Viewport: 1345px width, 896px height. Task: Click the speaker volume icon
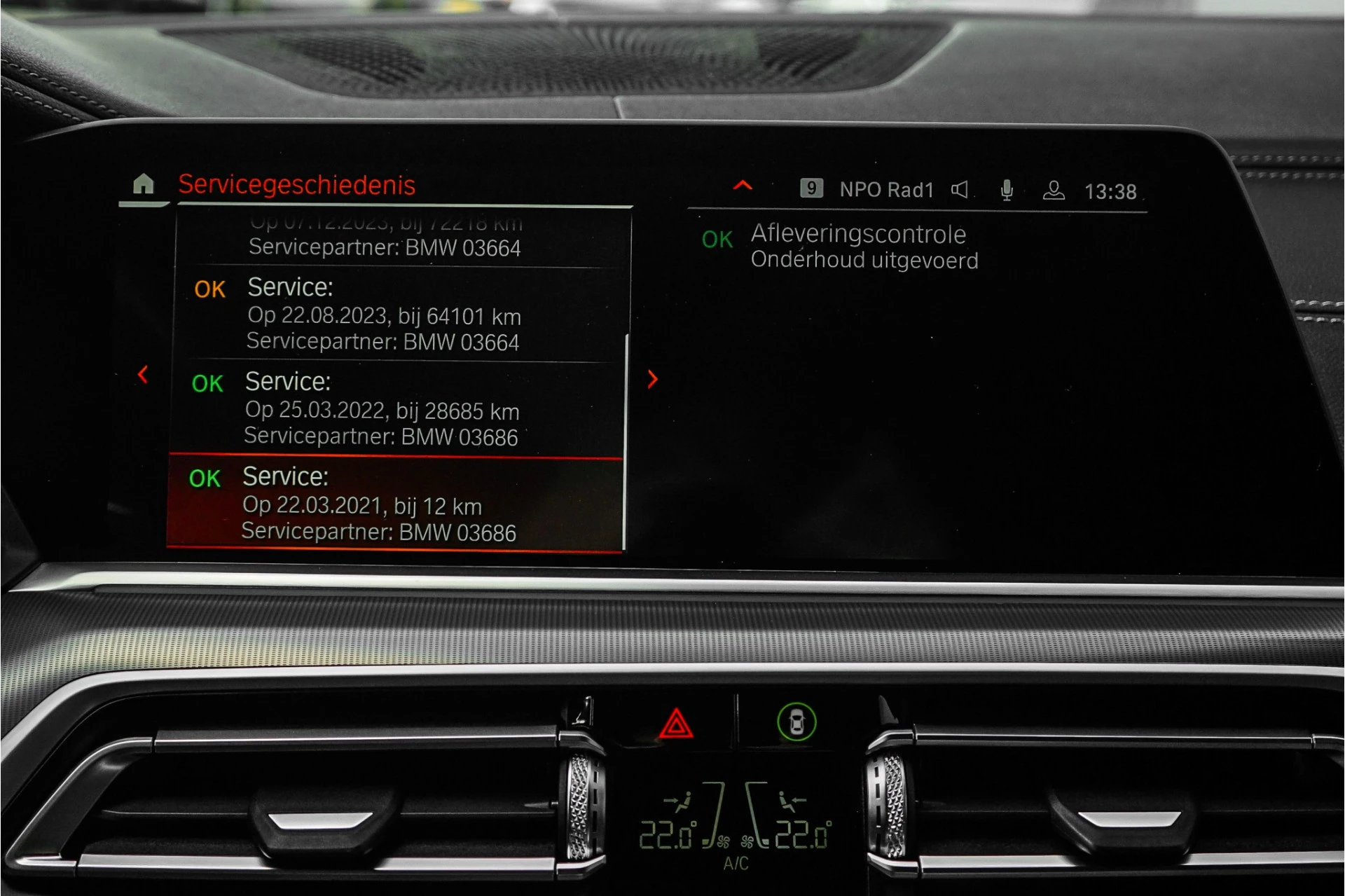coord(960,188)
